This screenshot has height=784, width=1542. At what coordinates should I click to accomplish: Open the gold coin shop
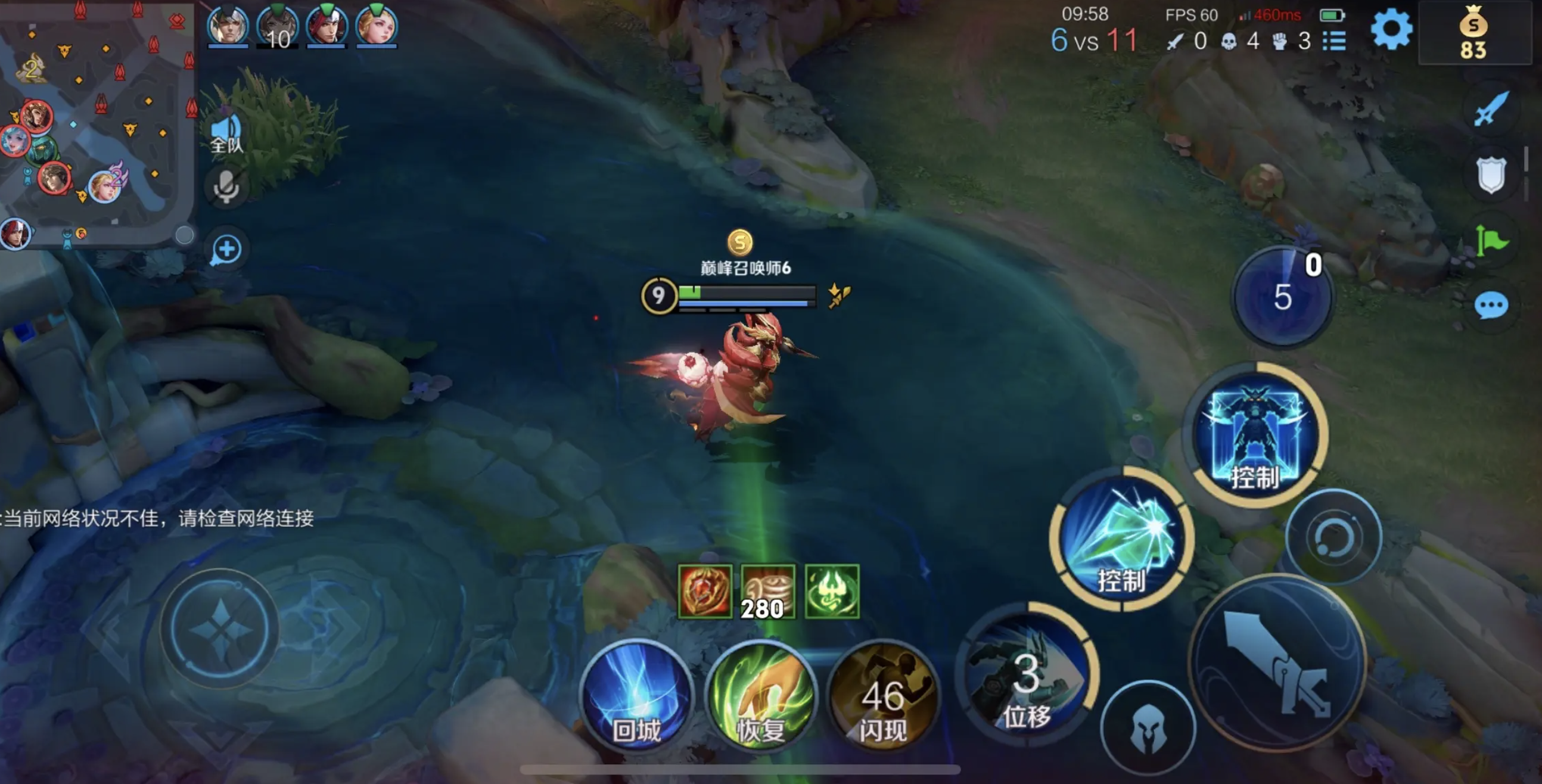point(1473,34)
